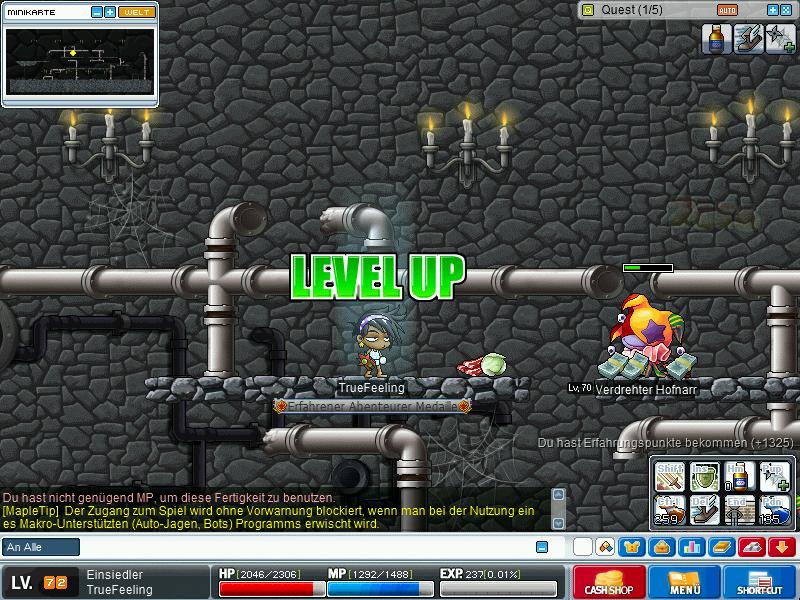Open the stats bar chart icon
This screenshot has width=800, height=600.
coord(690,547)
